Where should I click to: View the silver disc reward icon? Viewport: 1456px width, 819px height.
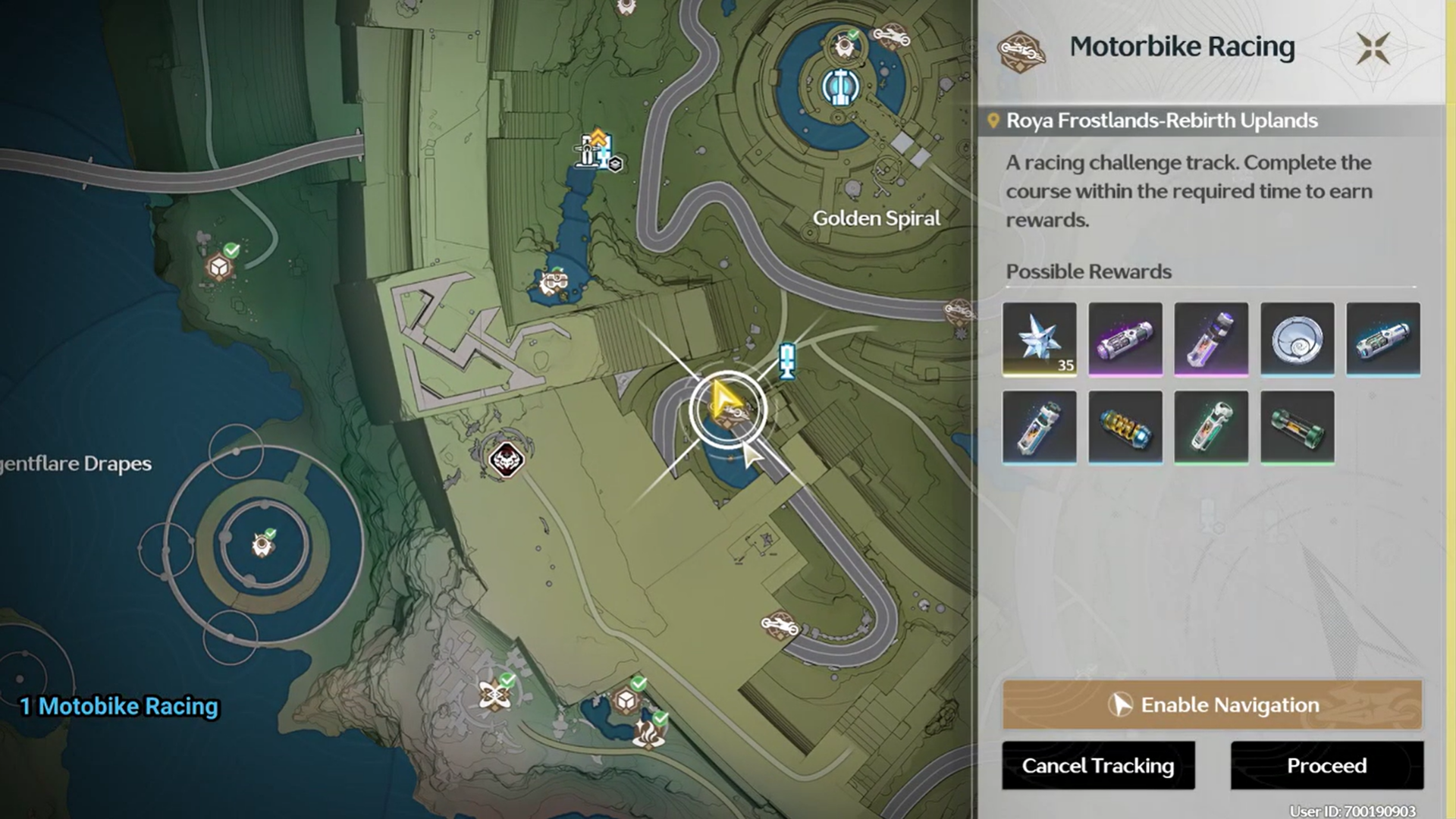coord(1297,339)
